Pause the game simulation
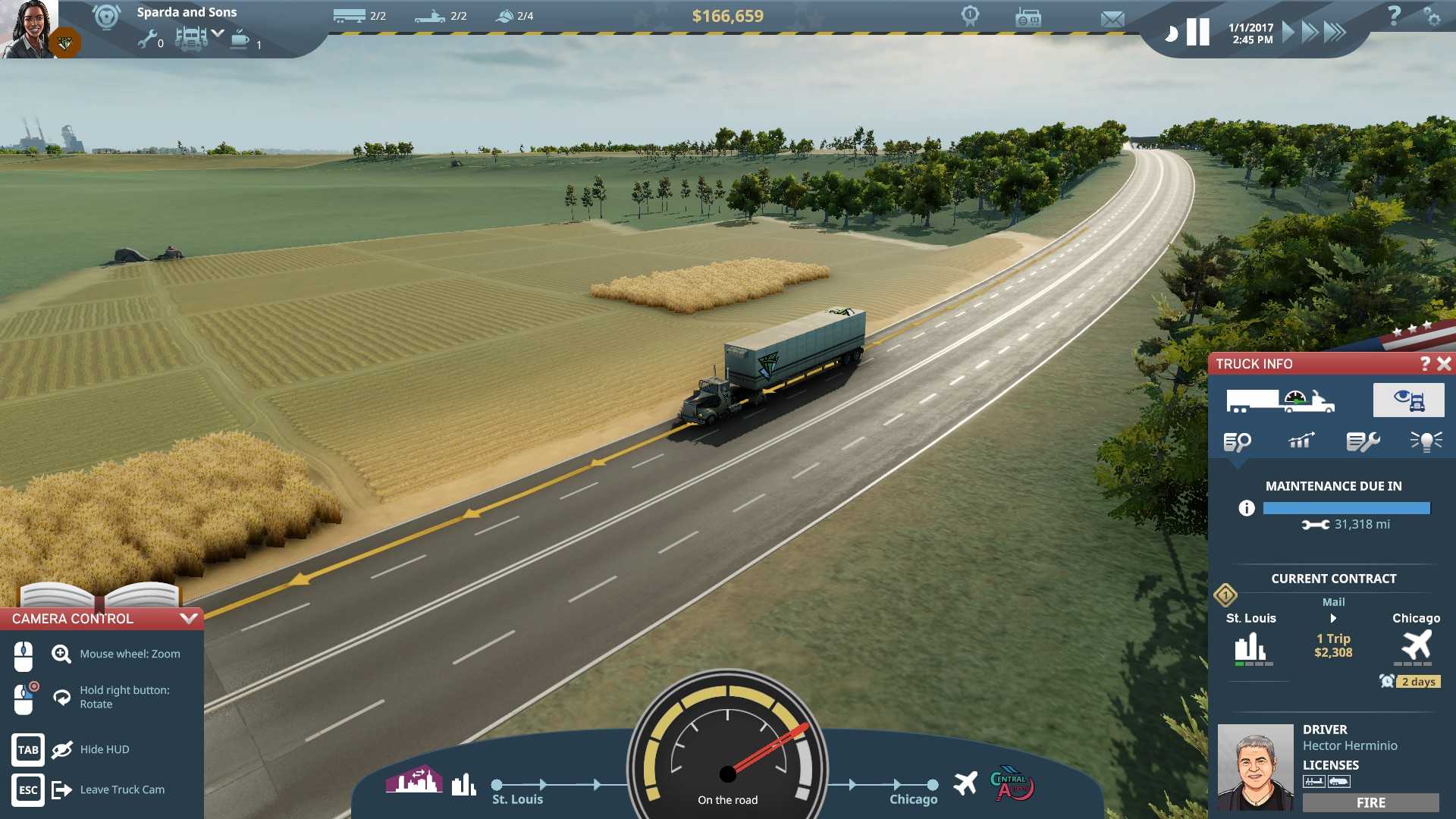The image size is (1456, 819). [x=1198, y=31]
